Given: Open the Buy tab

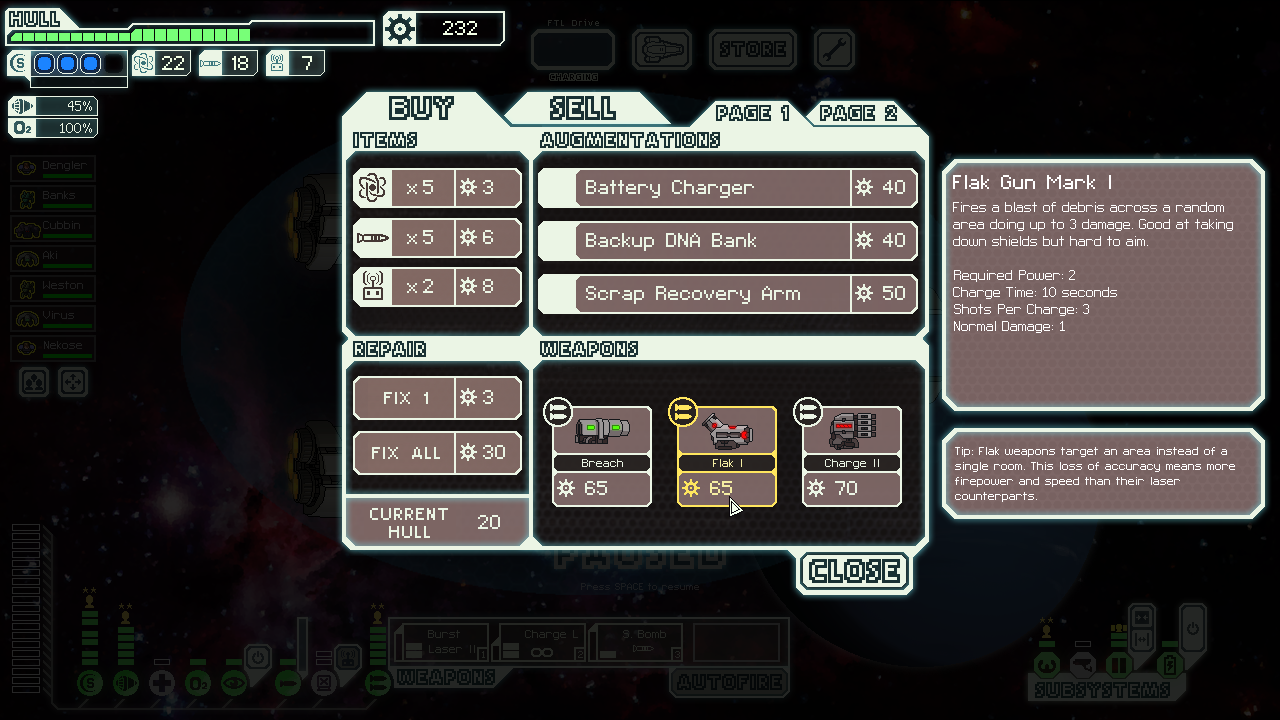Looking at the screenshot, I should click(421, 108).
